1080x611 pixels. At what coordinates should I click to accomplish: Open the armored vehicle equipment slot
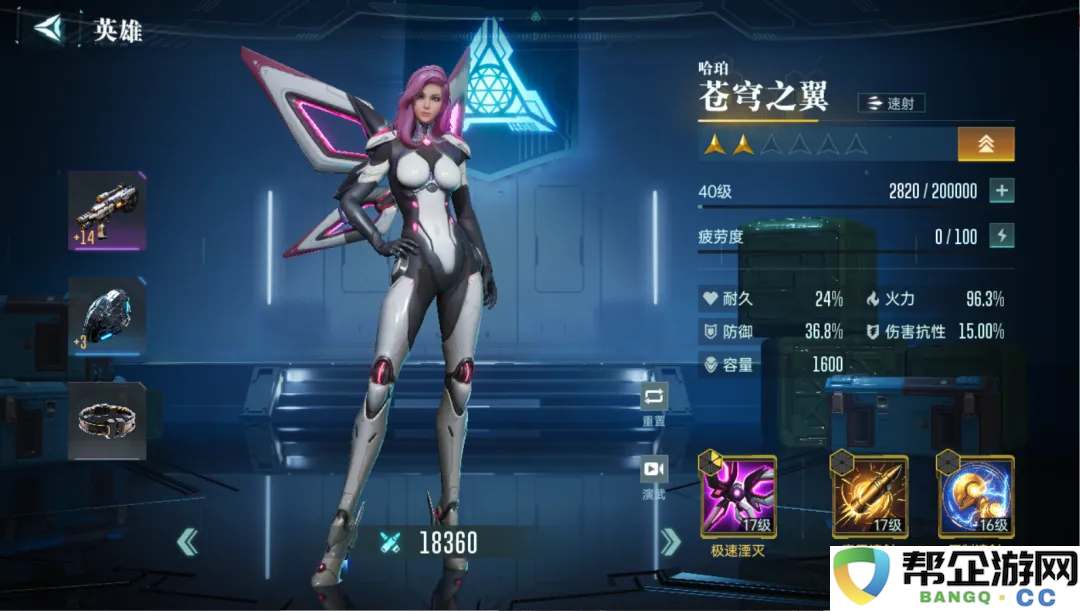(107, 316)
